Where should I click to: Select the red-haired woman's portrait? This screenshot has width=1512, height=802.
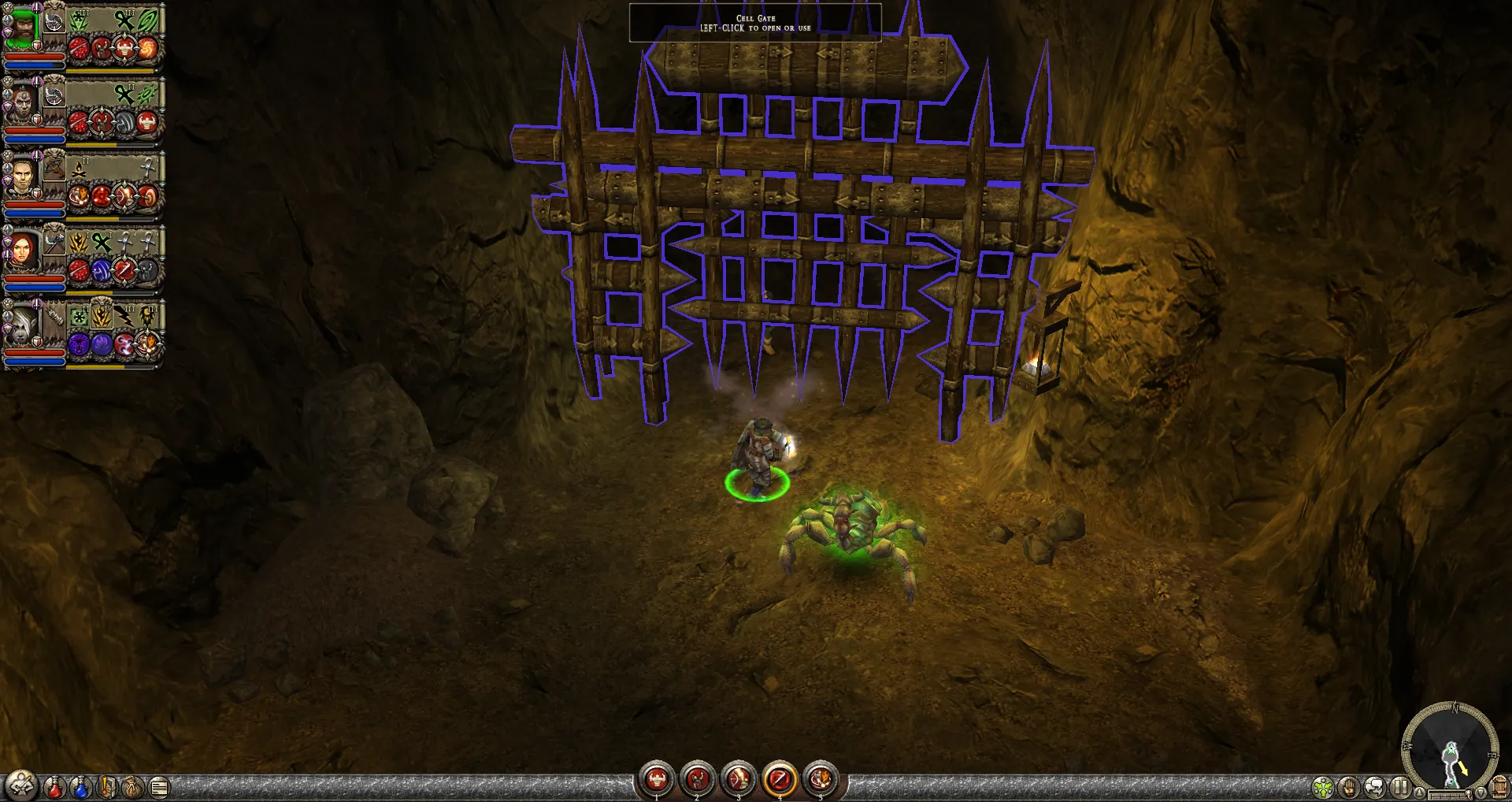pyautogui.click(x=22, y=252)
